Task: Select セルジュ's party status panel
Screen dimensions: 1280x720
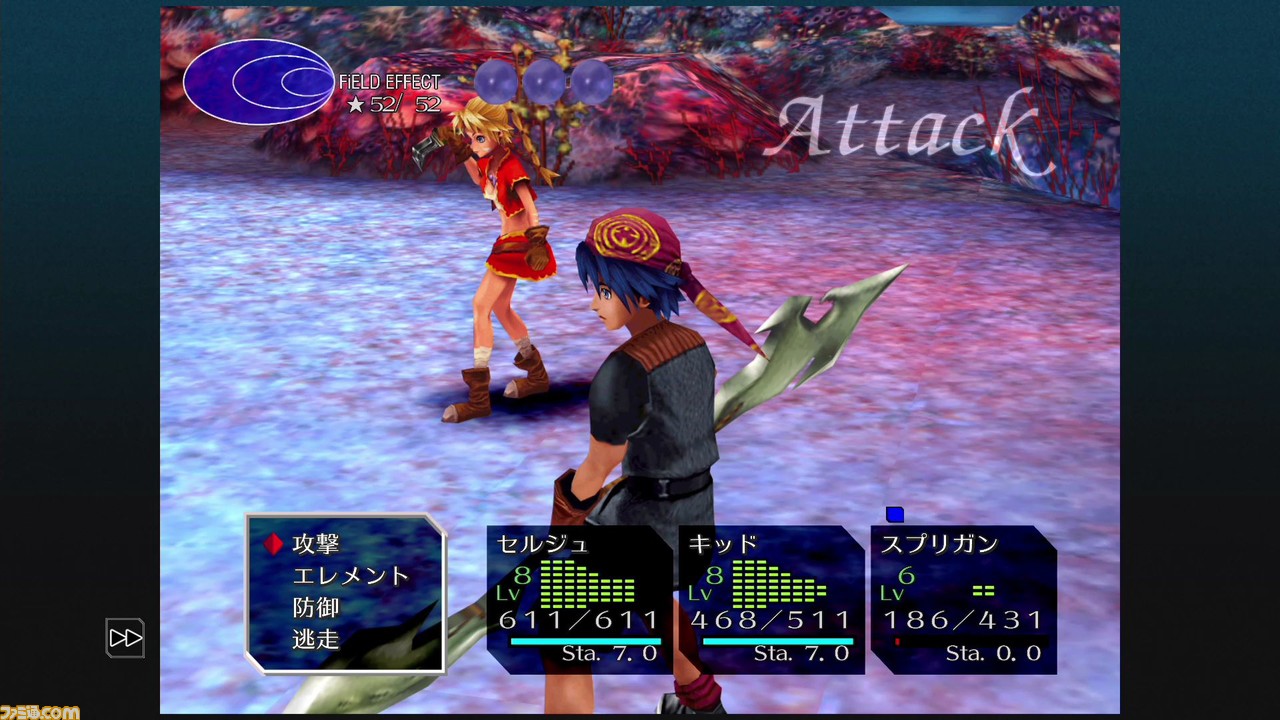Action: [579, 598]
